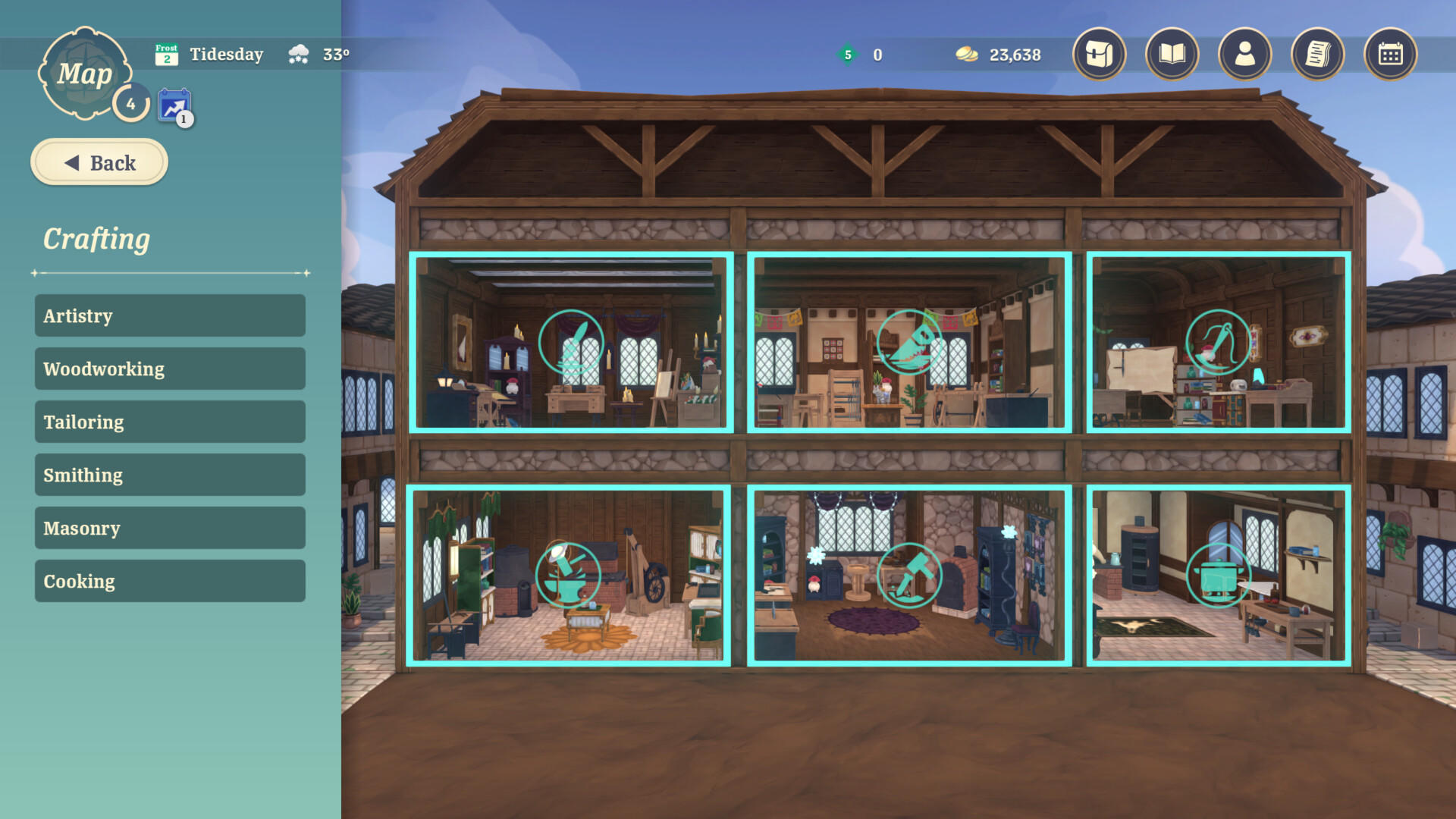Open the quest log paper icon
The width and height of the screenshot is (1456, 819).
point(1316,55)
